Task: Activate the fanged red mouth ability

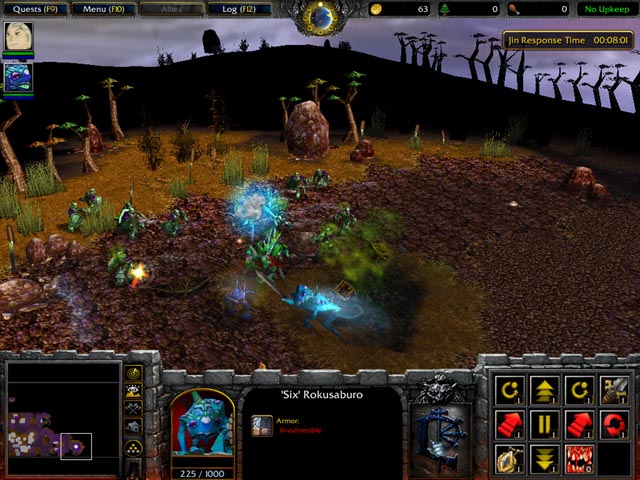Action: pyautogui.click(x=579, y=457)
